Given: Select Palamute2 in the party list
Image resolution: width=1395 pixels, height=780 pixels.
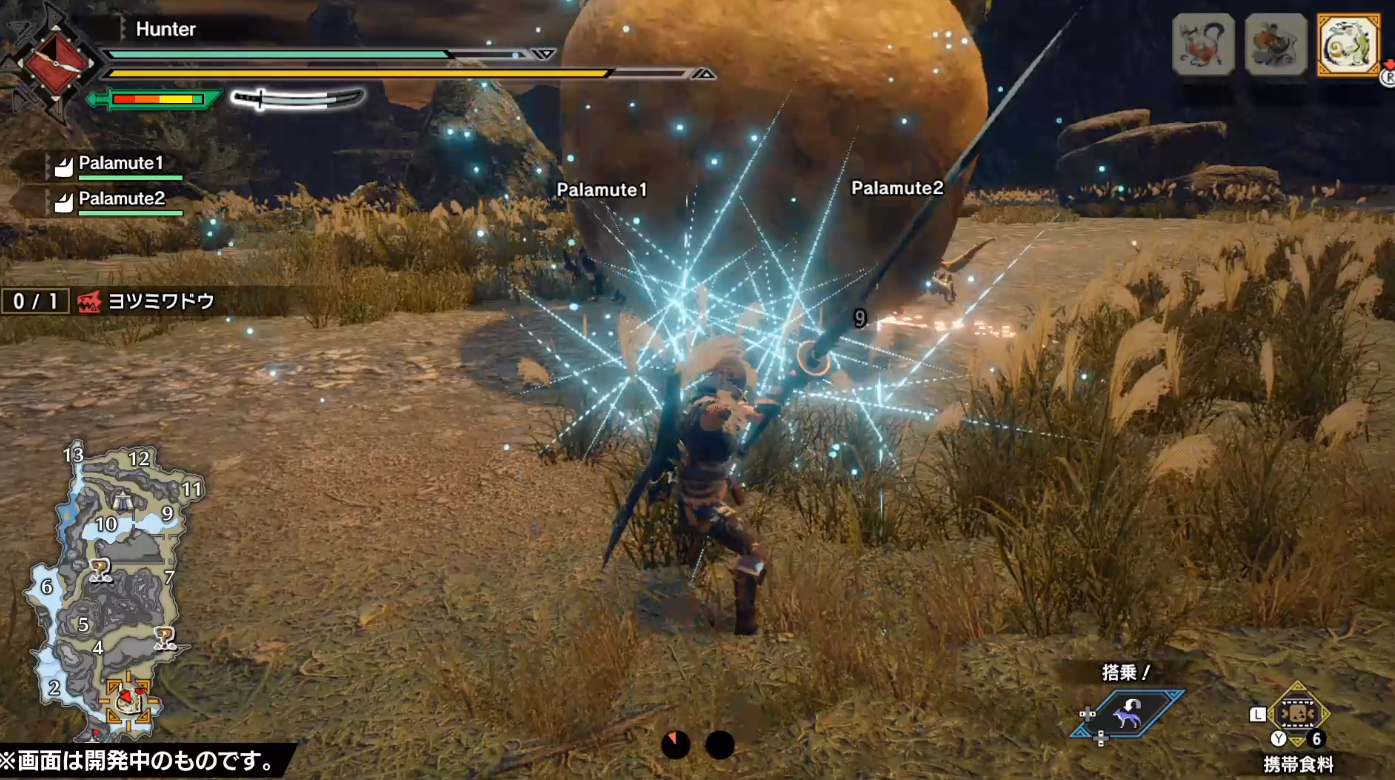Looking at the screenshot, I should click(120, 199).
